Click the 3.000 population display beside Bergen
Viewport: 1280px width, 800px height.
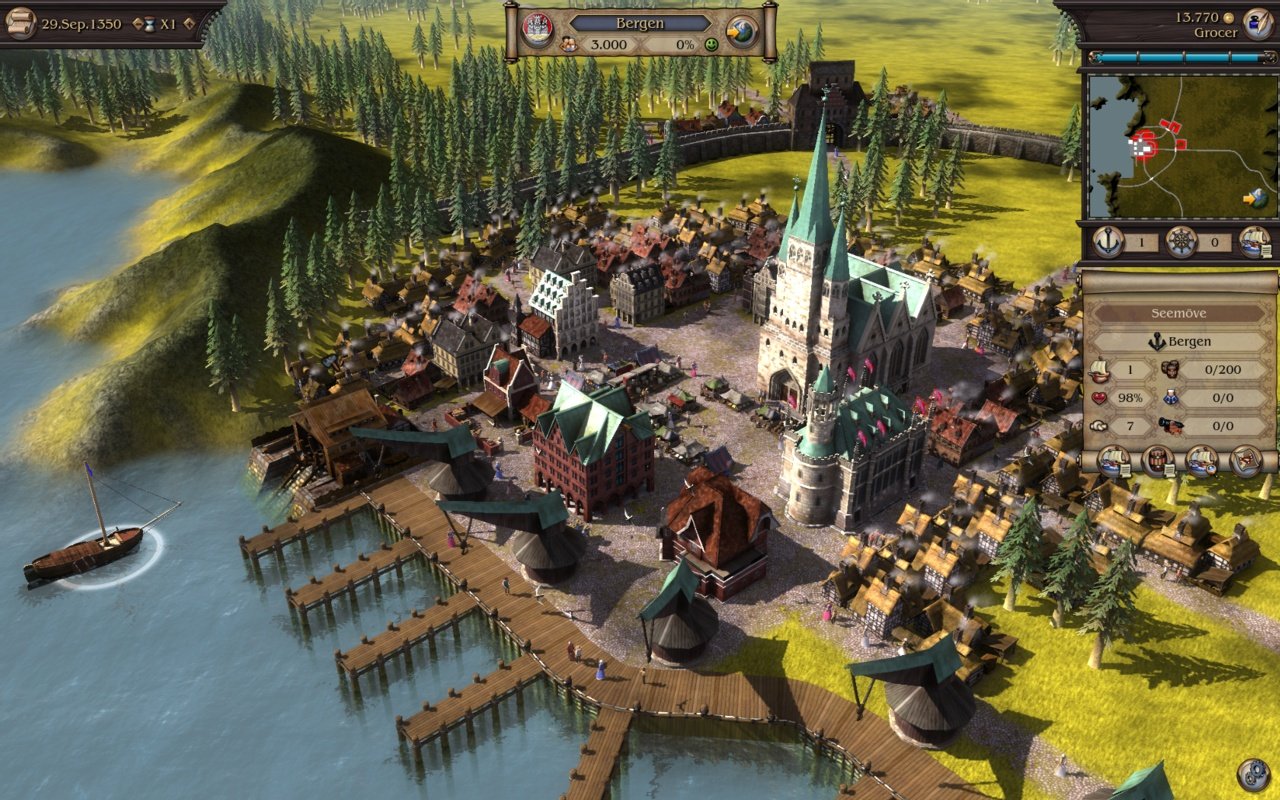pyautogui.click(x=609, y=43)
